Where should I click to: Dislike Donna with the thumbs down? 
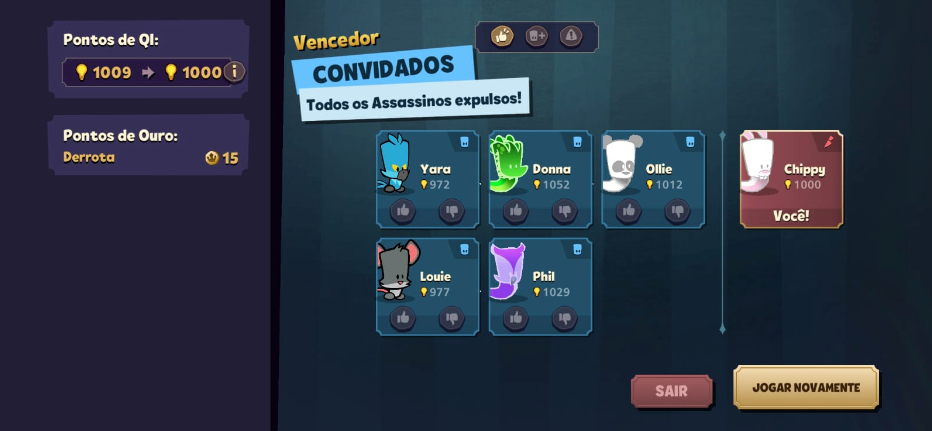click(565, 211)
